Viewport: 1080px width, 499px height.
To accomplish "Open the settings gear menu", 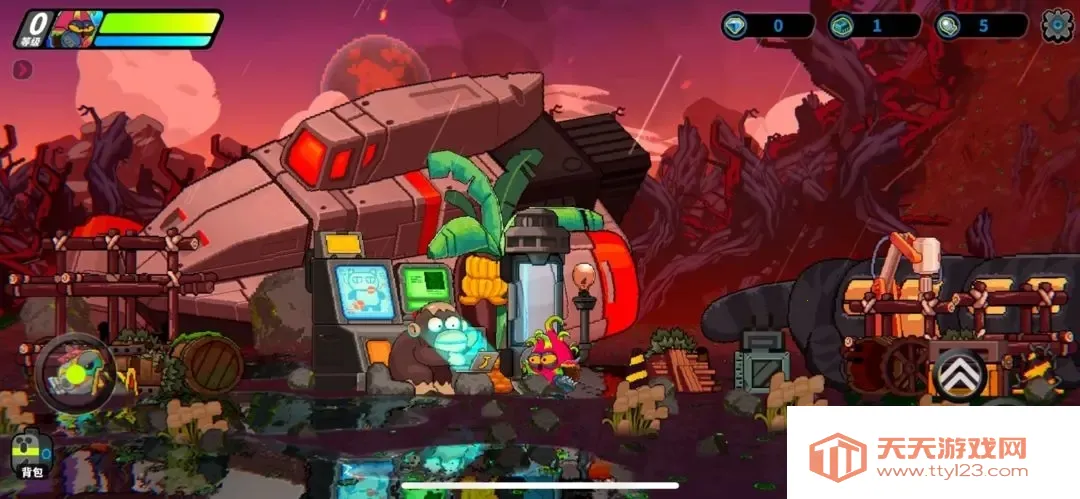I will point(1057,25).
